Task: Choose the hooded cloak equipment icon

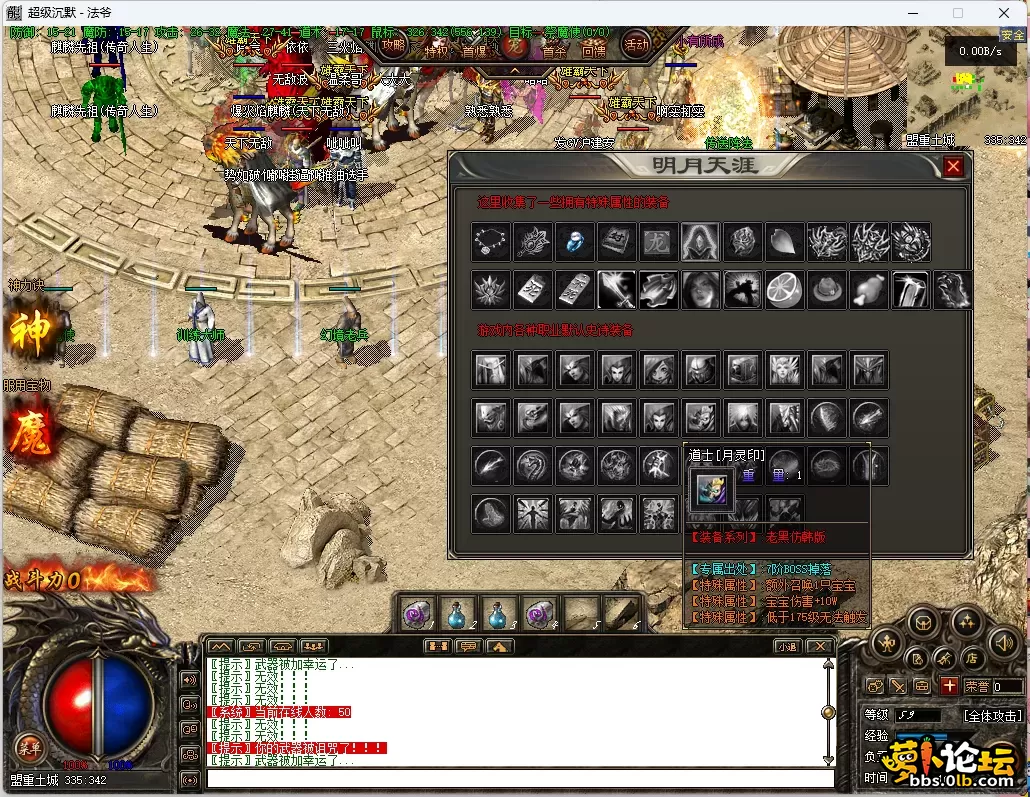Action: pos(700,242)
